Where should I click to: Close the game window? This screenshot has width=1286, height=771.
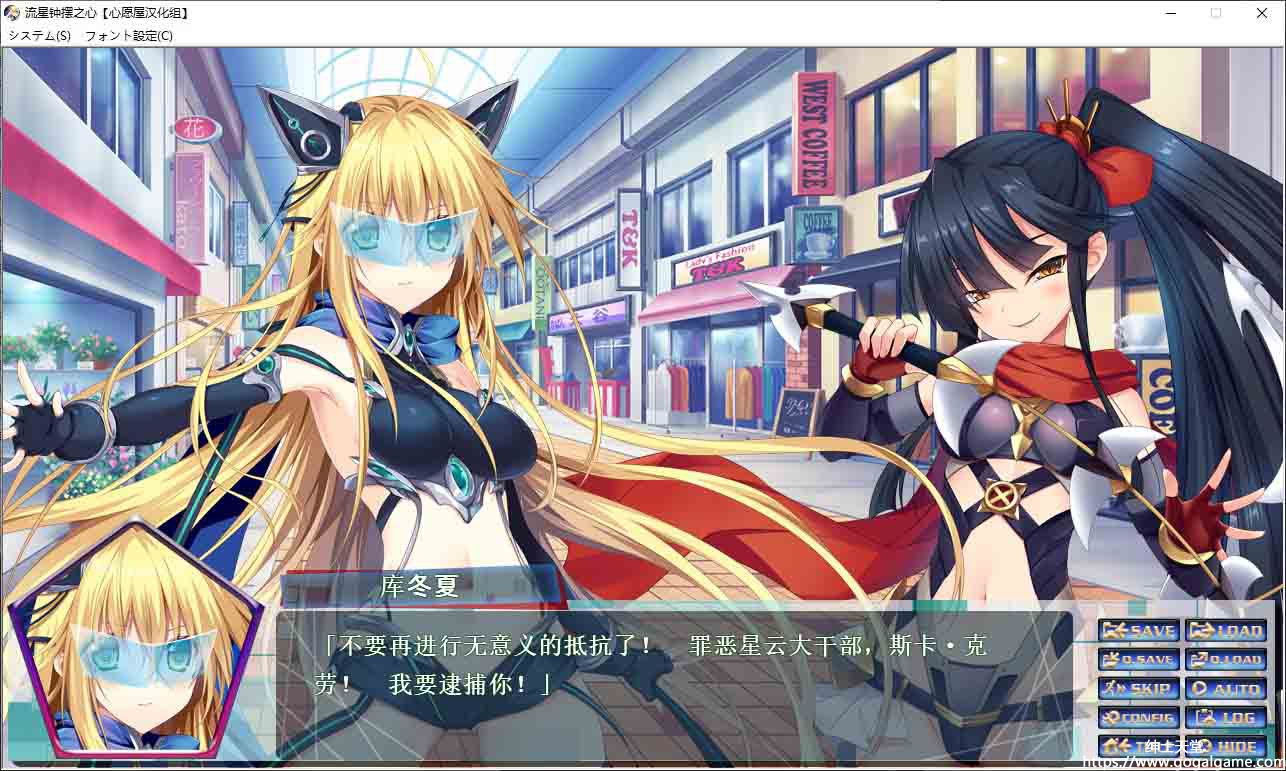[1262, 13]
